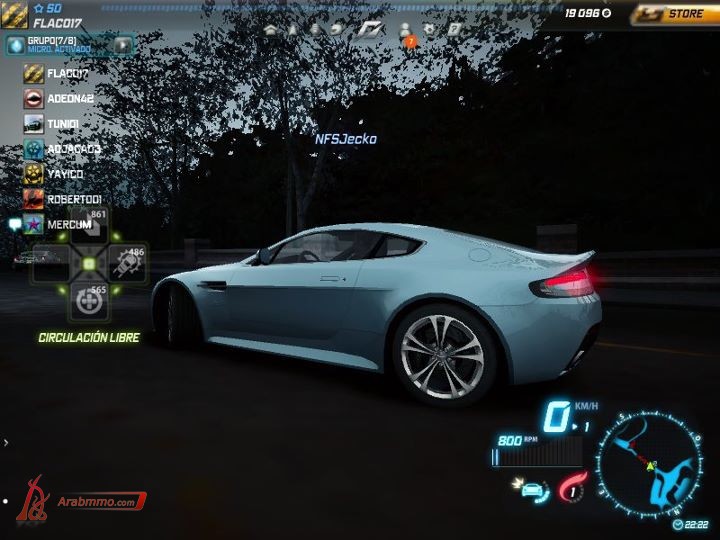This screenshot has height=540, width=720.
Task: Click the home icon in the top menu
Action: [270, 29]
